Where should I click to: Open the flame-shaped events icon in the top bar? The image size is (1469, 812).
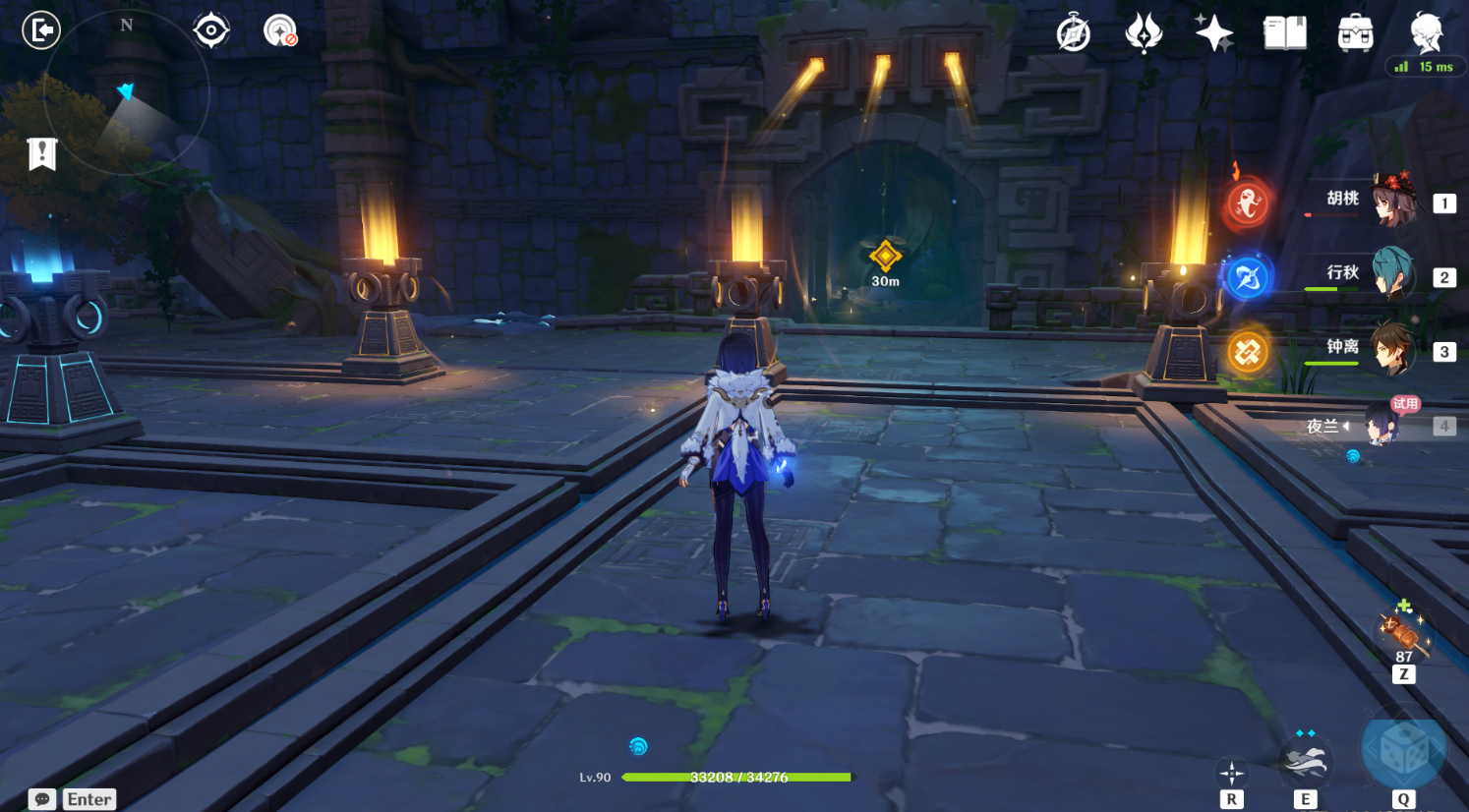(x=1144, y=33)
